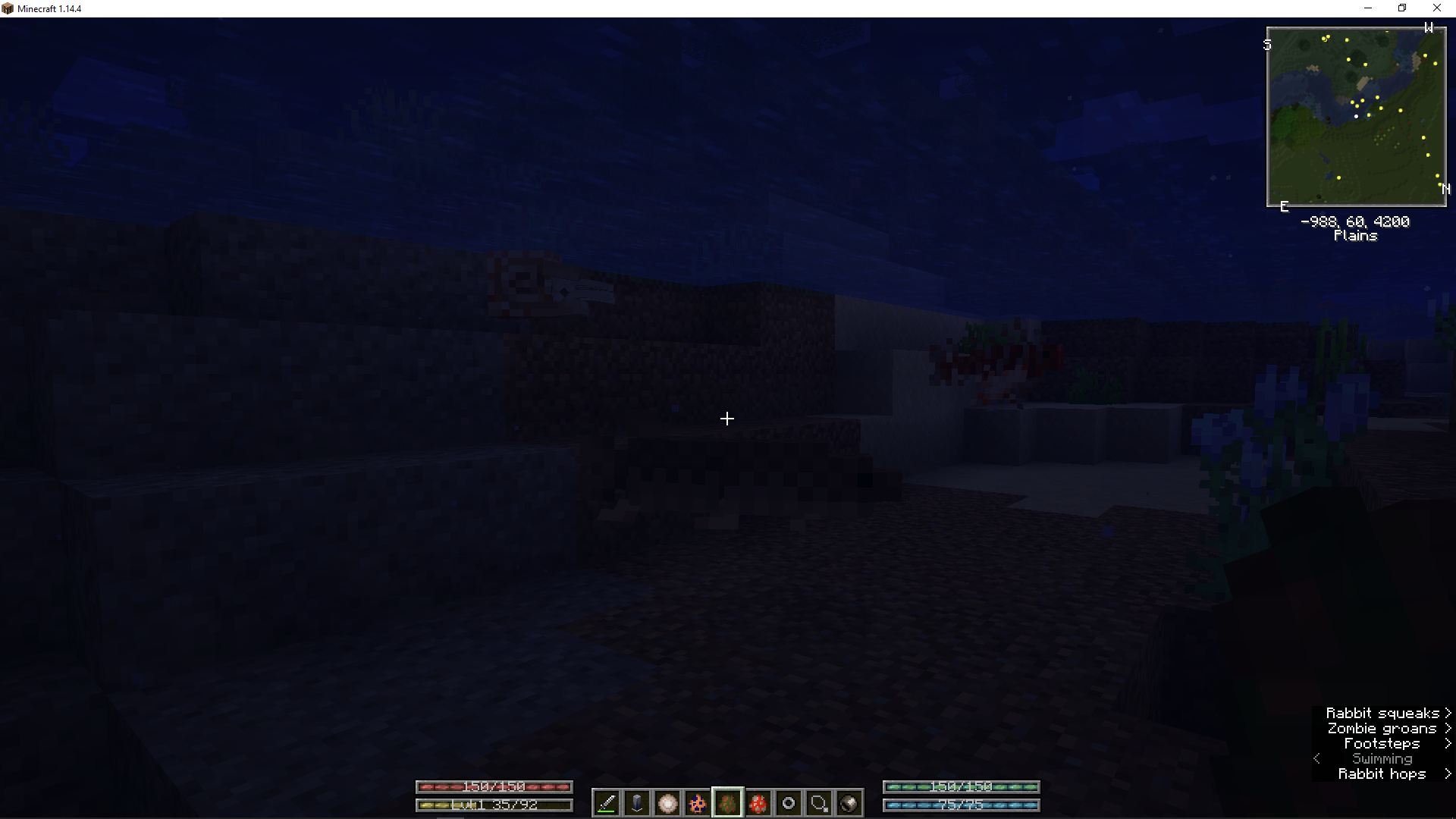Screen dimensions: 1456x819
Task: Click the coordinates readout below the minimap
Action: [x=1355, y=221]
